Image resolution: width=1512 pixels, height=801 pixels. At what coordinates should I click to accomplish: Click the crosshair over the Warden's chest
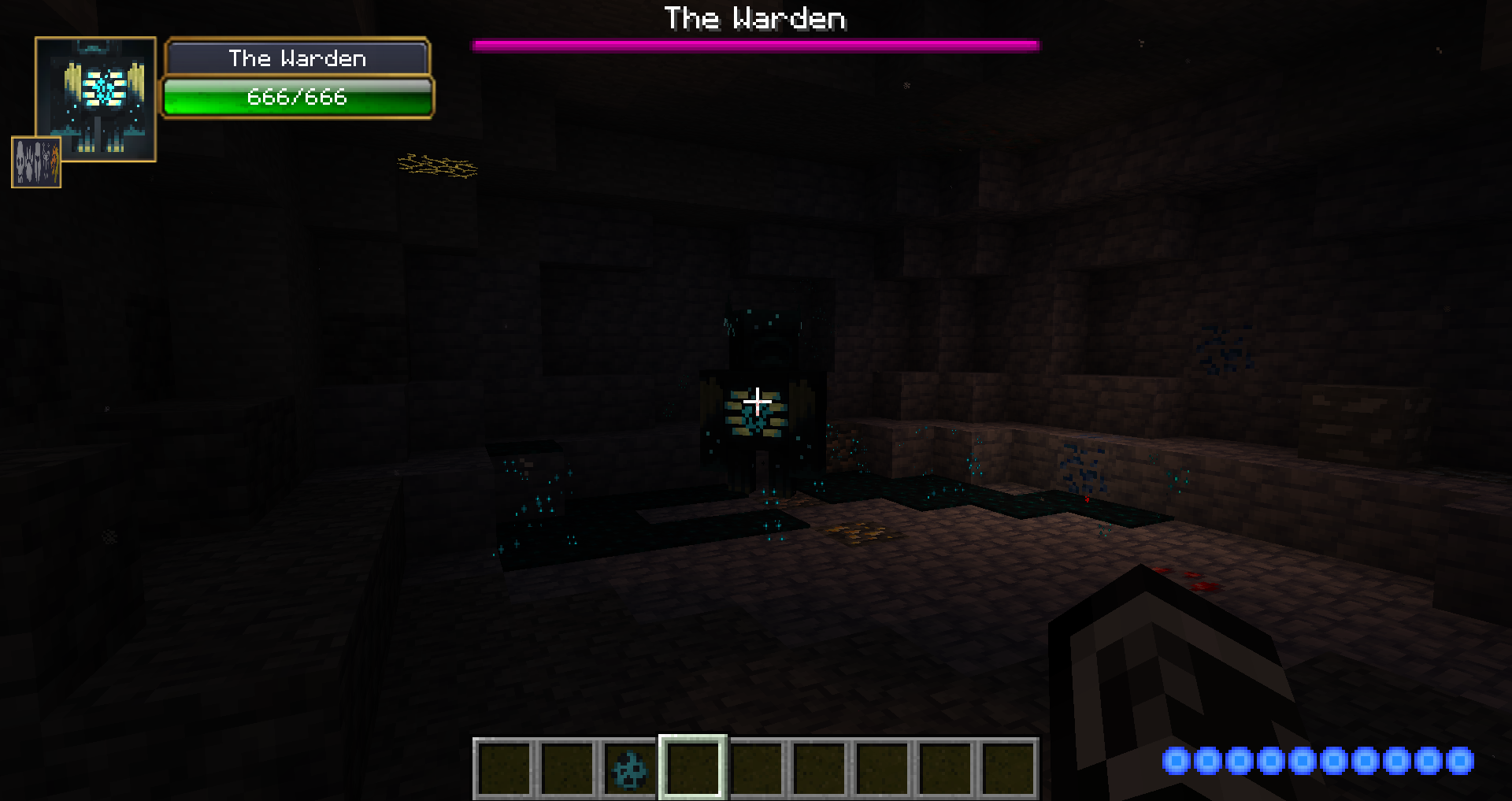click(757, 402)
